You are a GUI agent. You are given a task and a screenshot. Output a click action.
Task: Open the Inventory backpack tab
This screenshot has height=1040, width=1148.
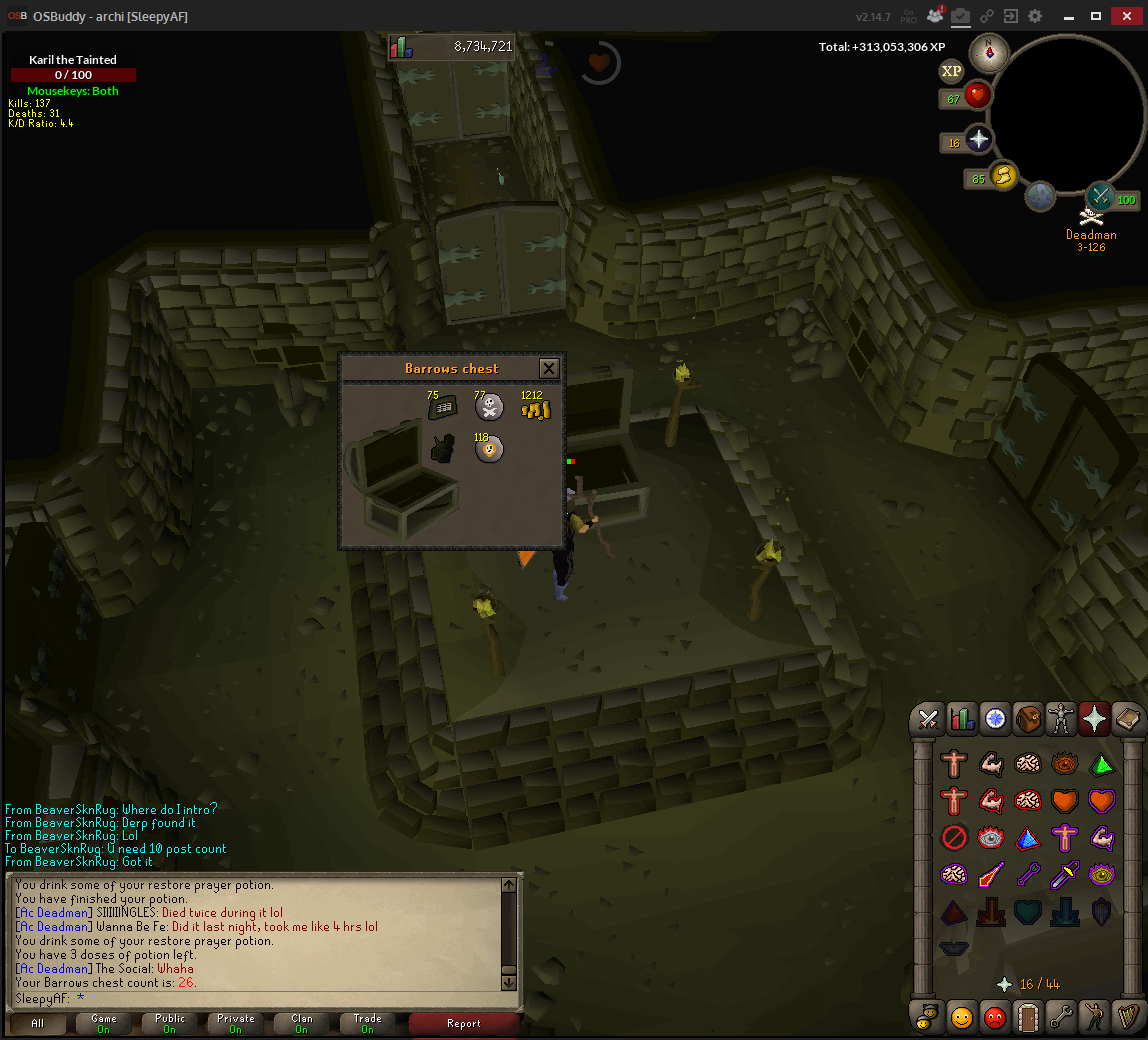tap(1028, 718)
